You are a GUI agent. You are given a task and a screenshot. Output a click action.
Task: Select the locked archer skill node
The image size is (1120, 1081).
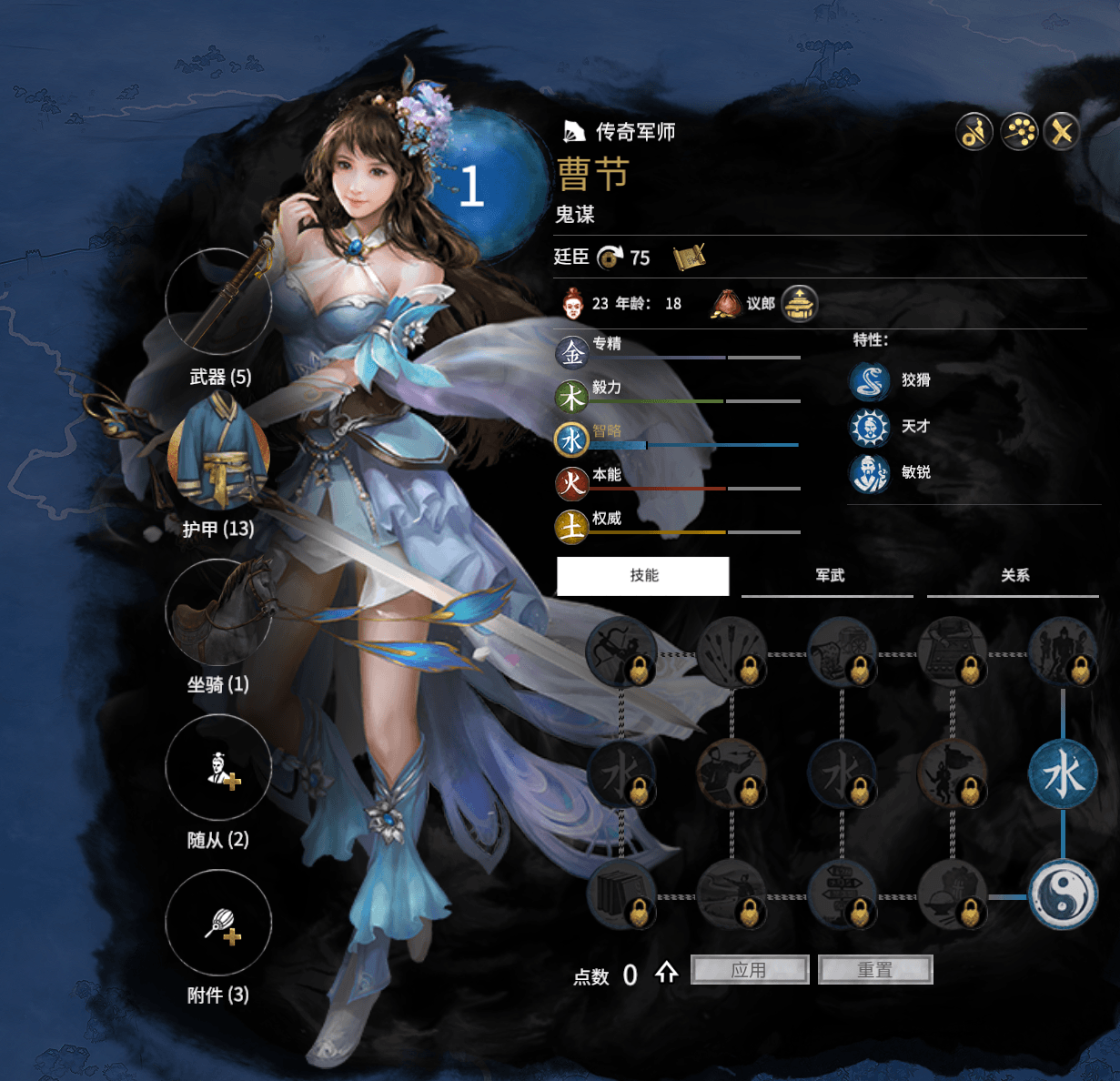(x=621, y=652)
